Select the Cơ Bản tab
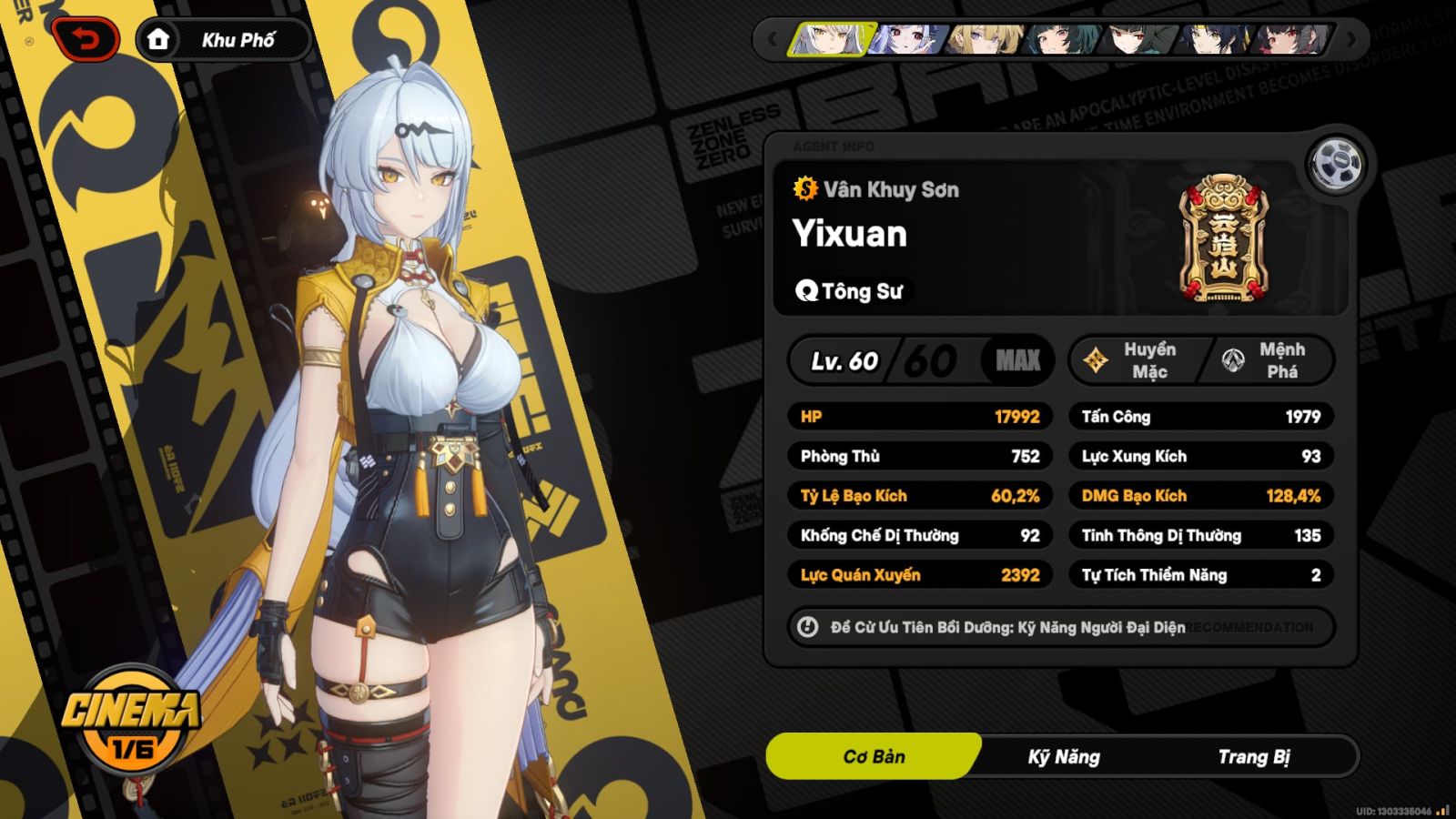 (874, 757)
